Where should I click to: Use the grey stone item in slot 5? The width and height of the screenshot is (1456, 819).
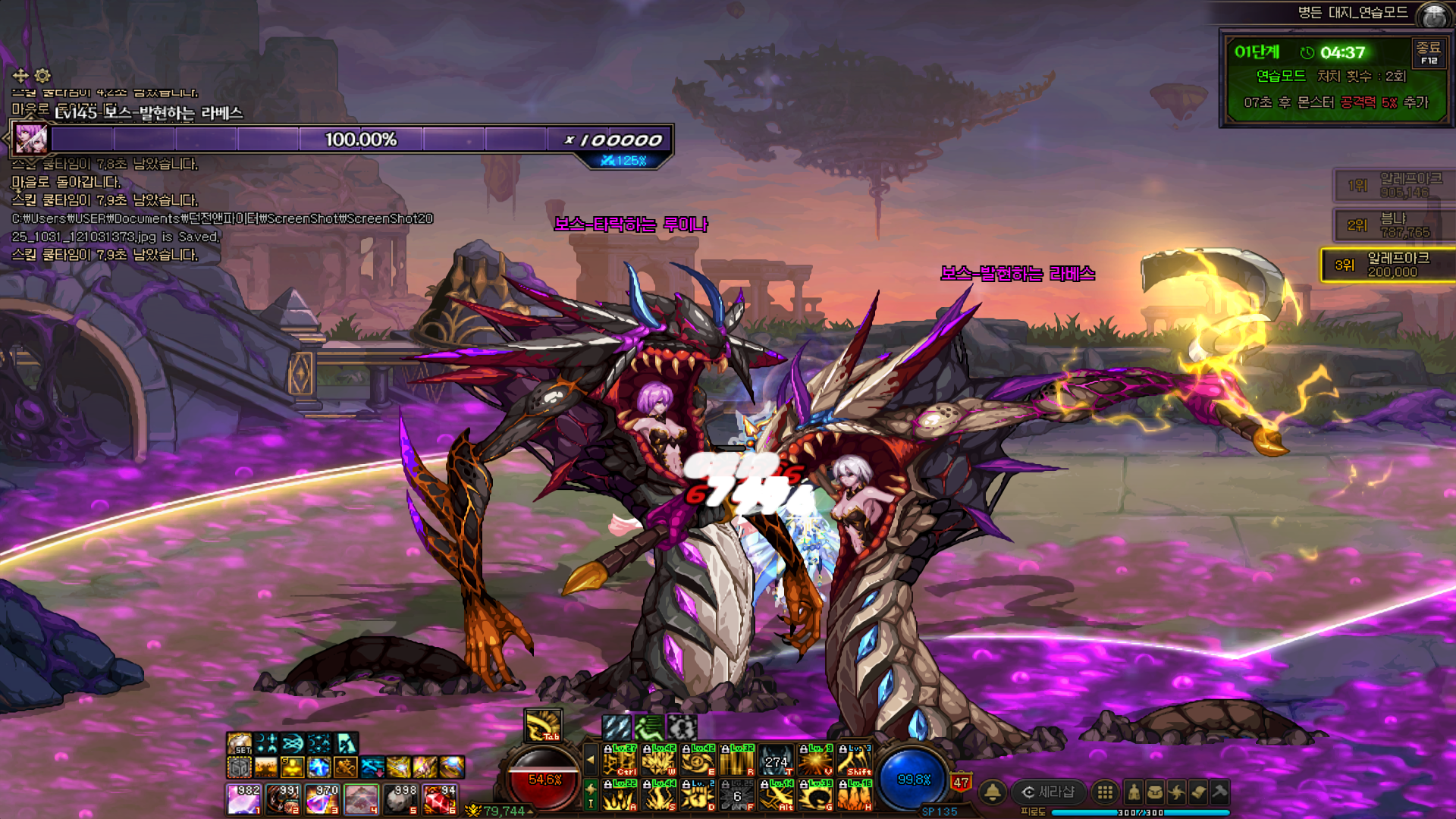(x=400, y=799)
